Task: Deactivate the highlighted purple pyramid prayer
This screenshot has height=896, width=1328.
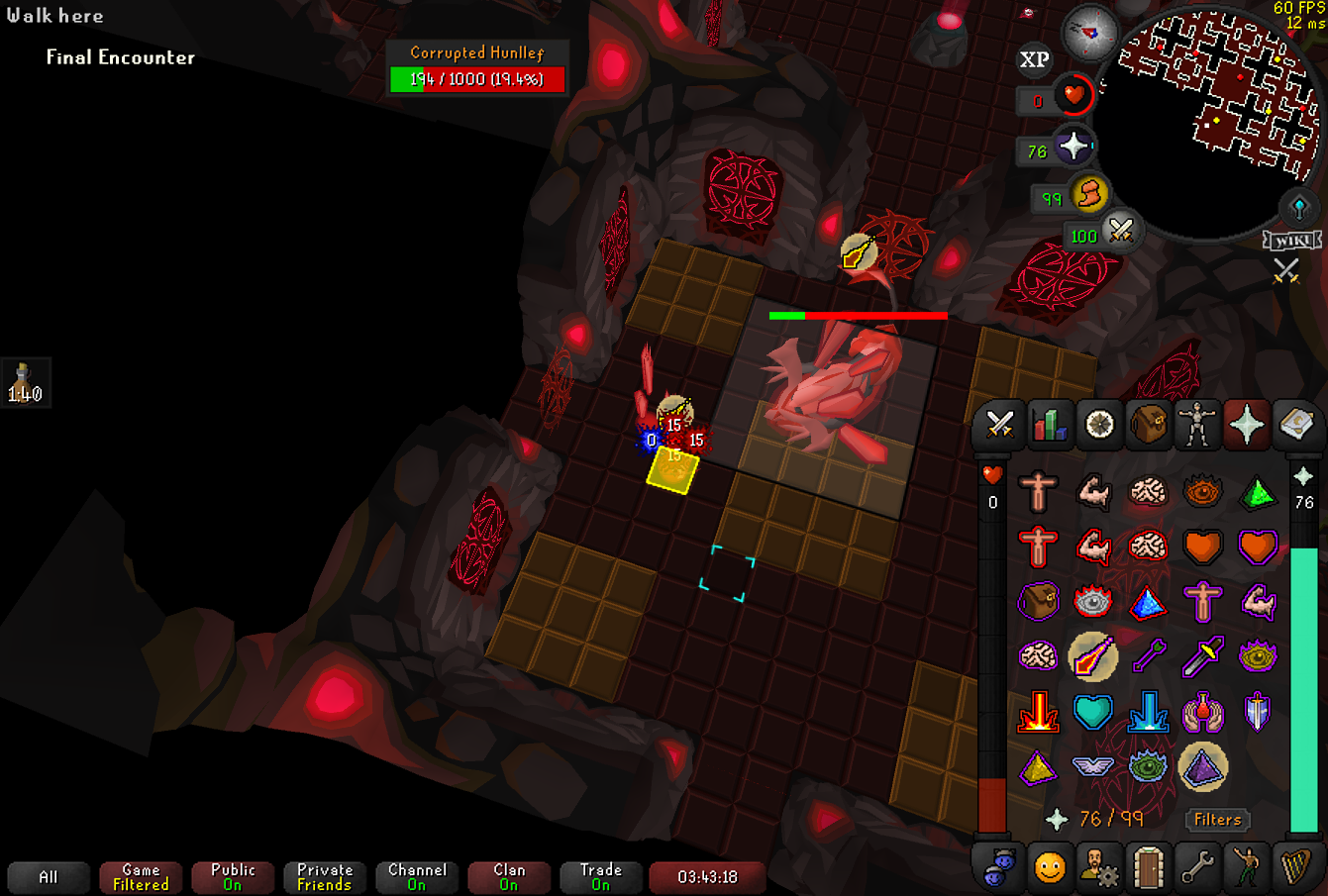Action: (1203, 766)
